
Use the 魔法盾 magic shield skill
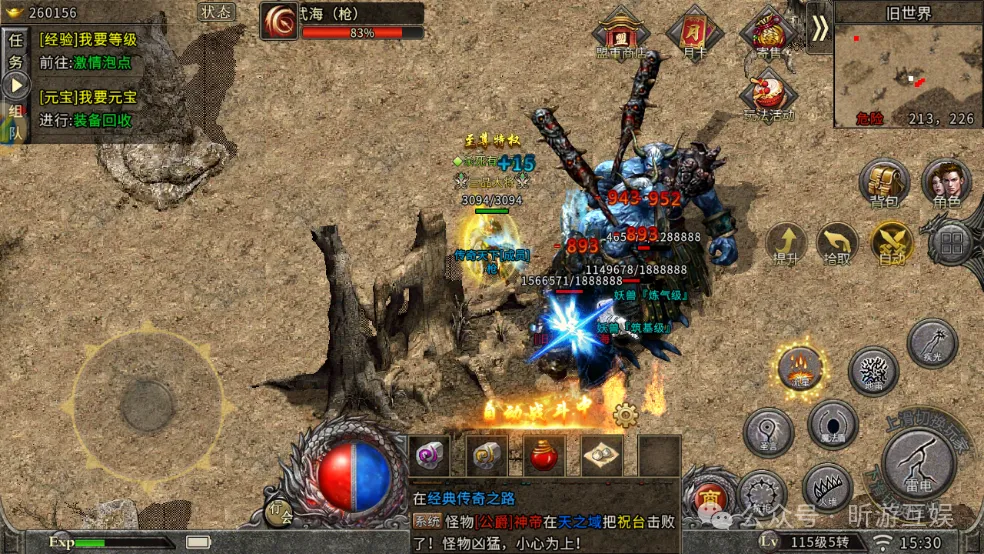click(832, 425)
